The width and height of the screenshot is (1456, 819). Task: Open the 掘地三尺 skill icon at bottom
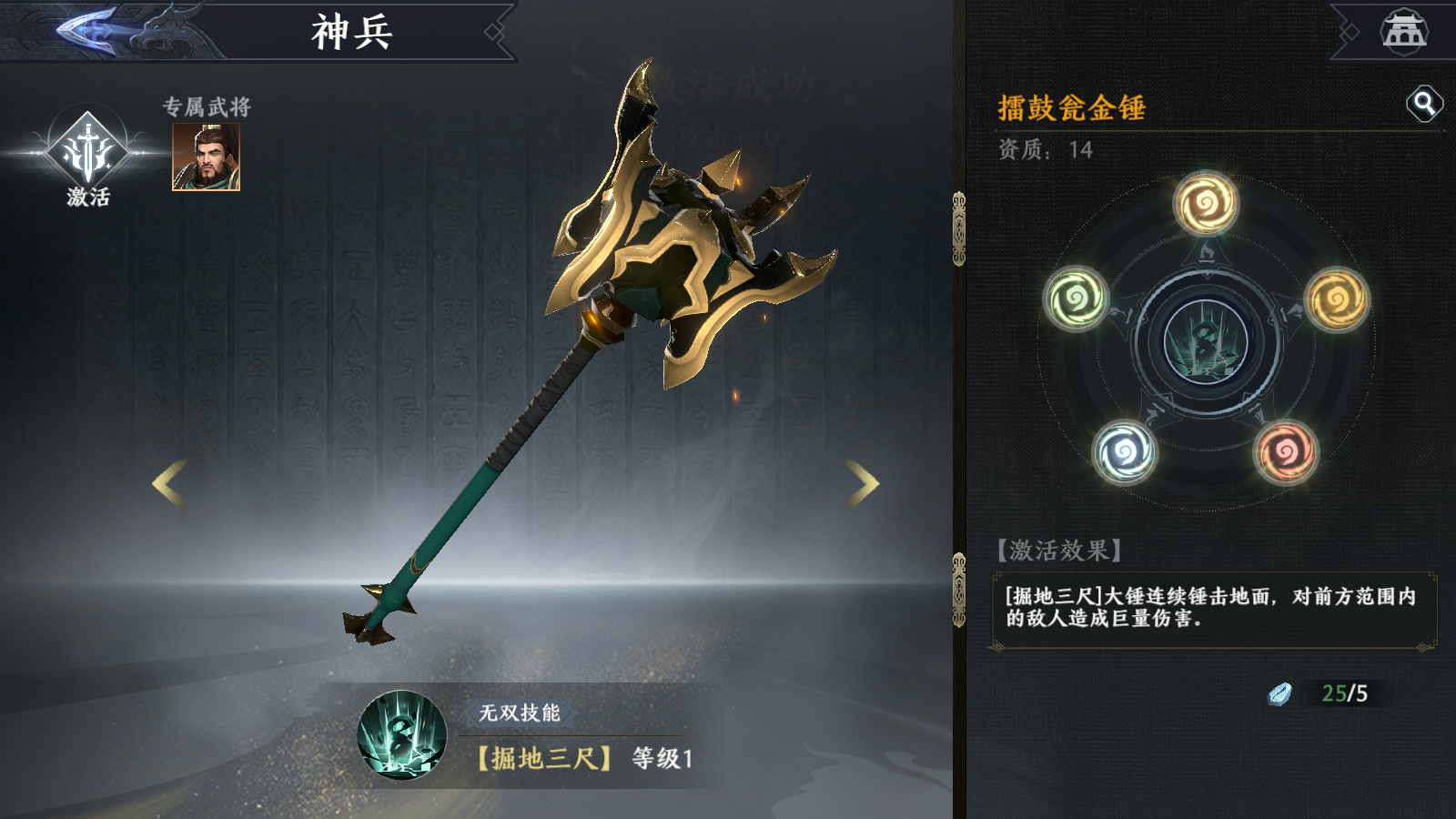click(x=402, y=735)
